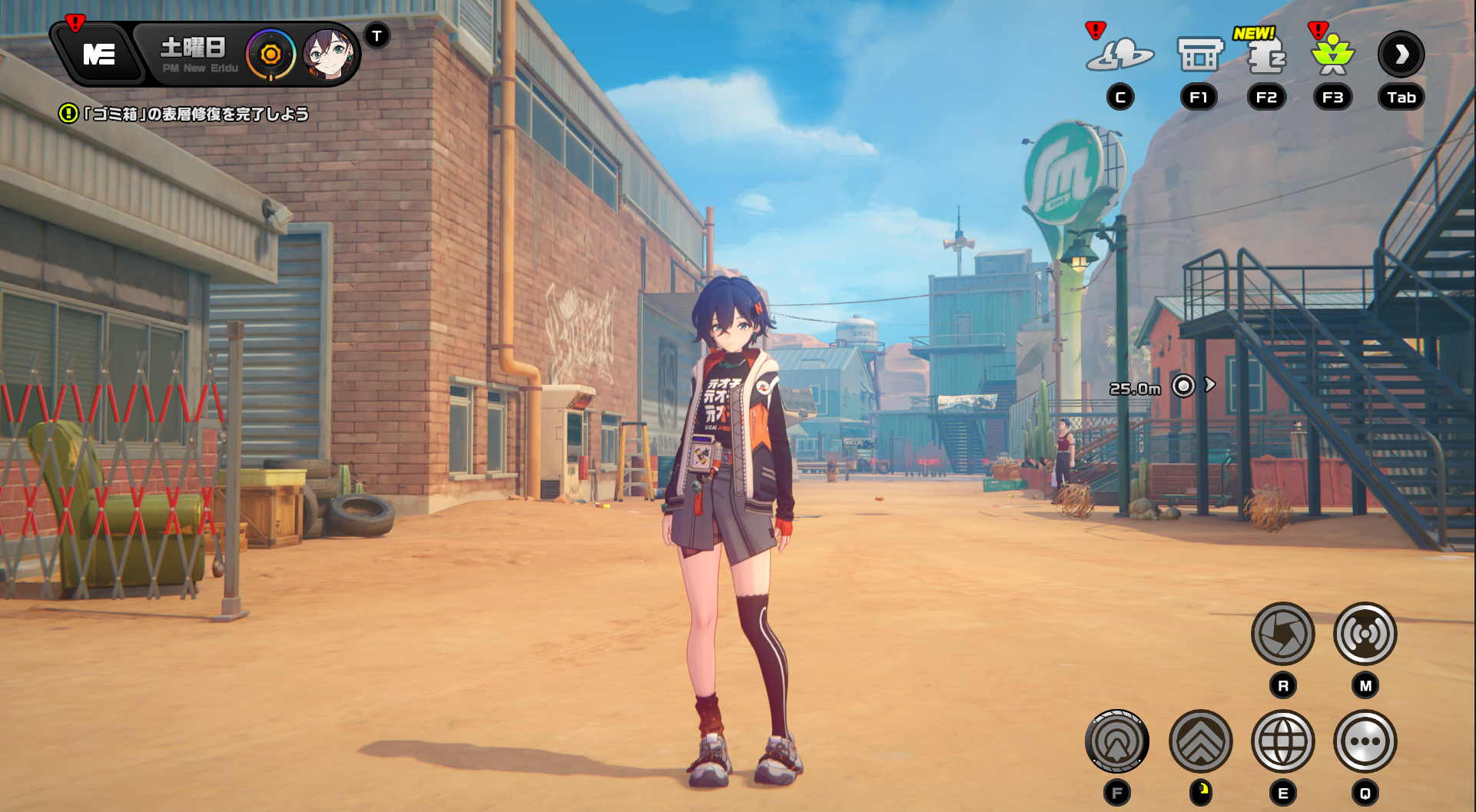
Task: Open the green figure events icon
Action: 1332,55
